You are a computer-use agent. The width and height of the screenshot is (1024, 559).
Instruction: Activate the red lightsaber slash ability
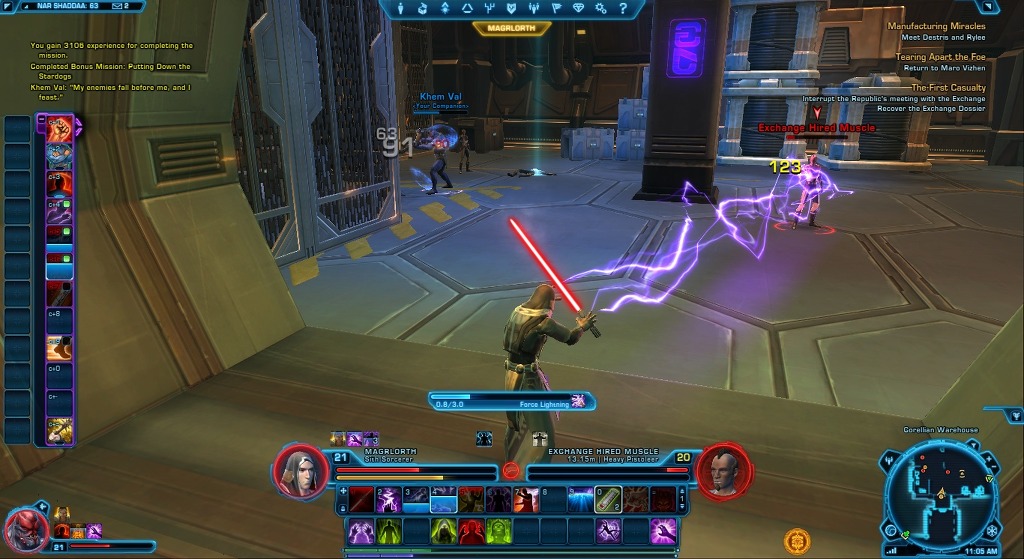click(x=361, y=498)
